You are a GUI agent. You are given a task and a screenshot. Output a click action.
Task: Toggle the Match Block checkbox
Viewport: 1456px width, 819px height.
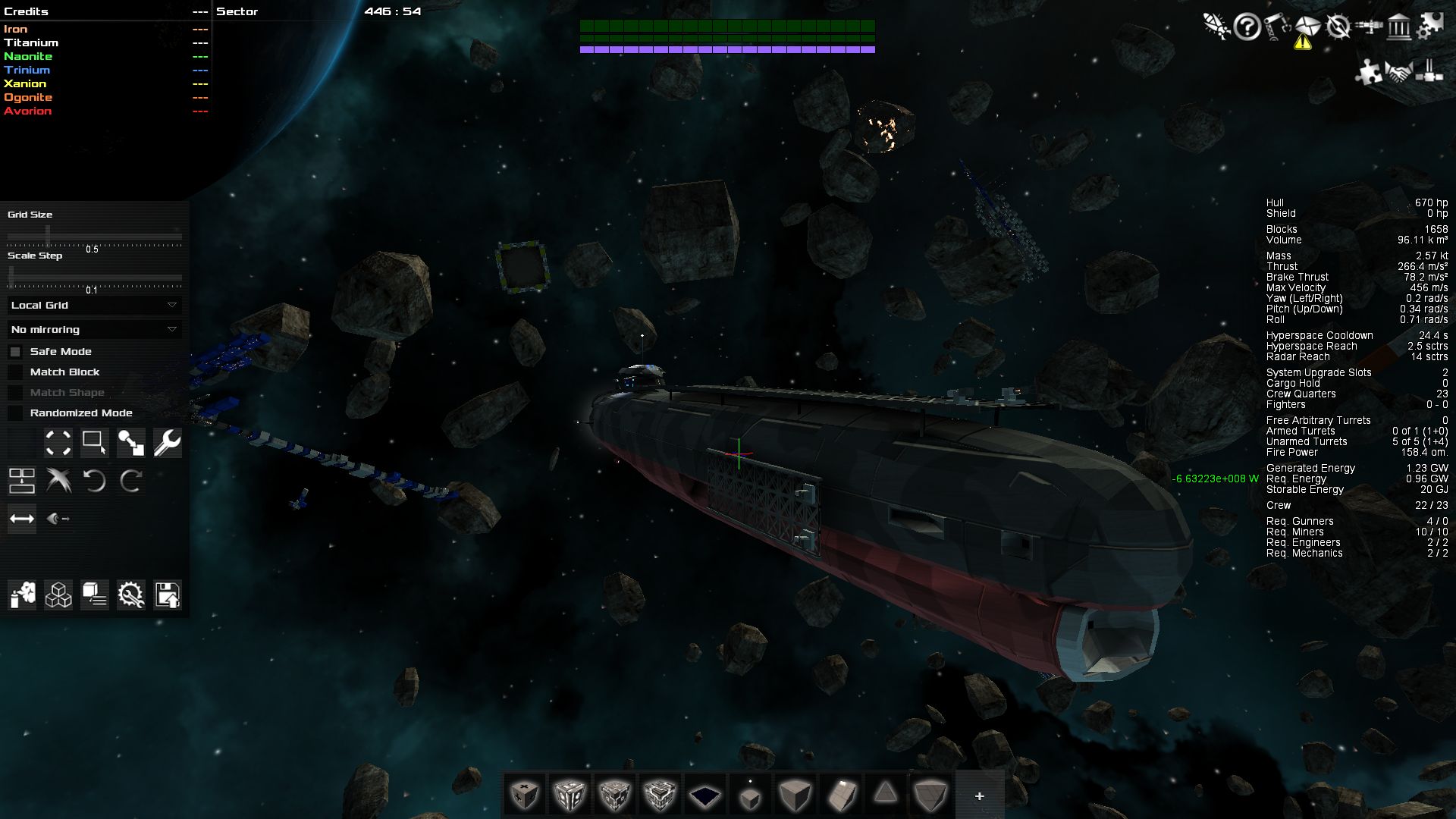pyautogui.click(x=16, y=372)
